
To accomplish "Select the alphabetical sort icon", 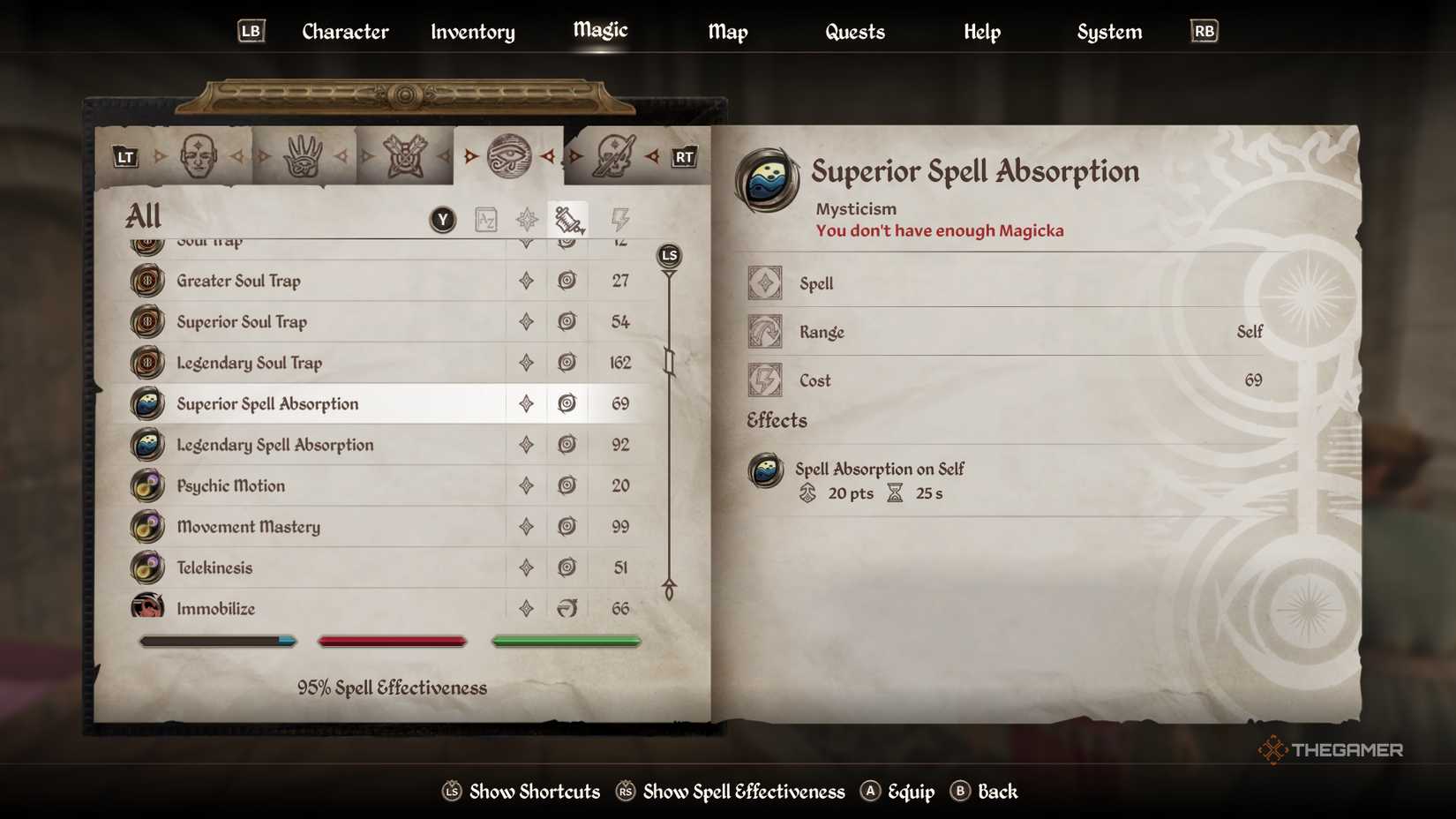I will pyautogui.click(x=484, y=219).
